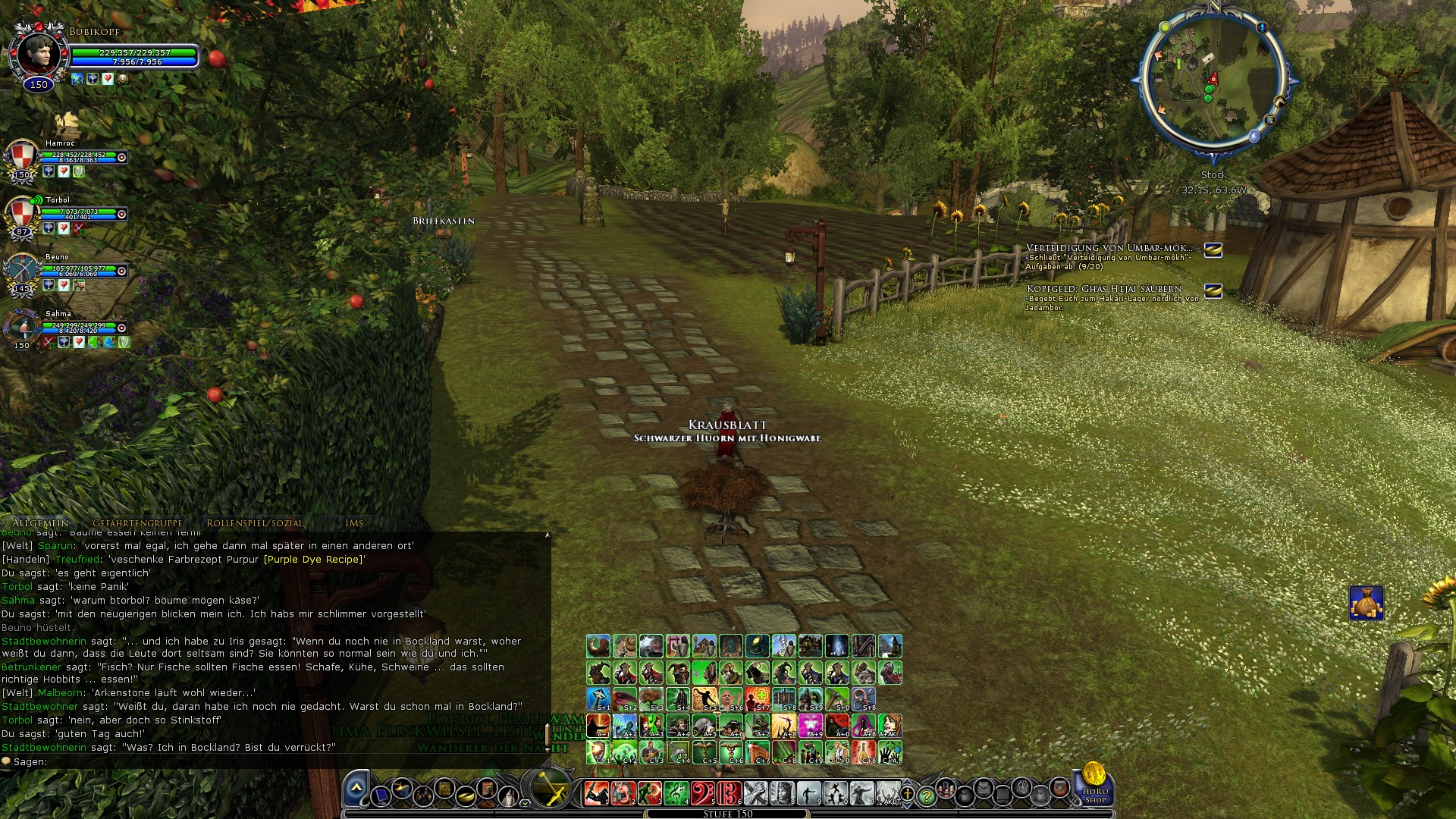Click the Purple Dye Recipe link in chat
1456x819 pixels.
[313, 560]
